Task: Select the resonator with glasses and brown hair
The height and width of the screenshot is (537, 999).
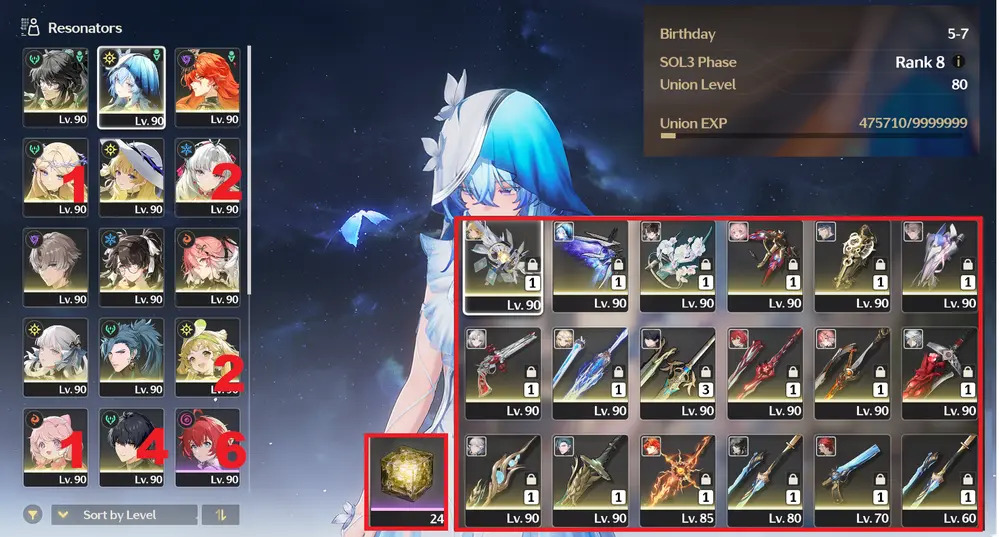Action: [131, 267]
